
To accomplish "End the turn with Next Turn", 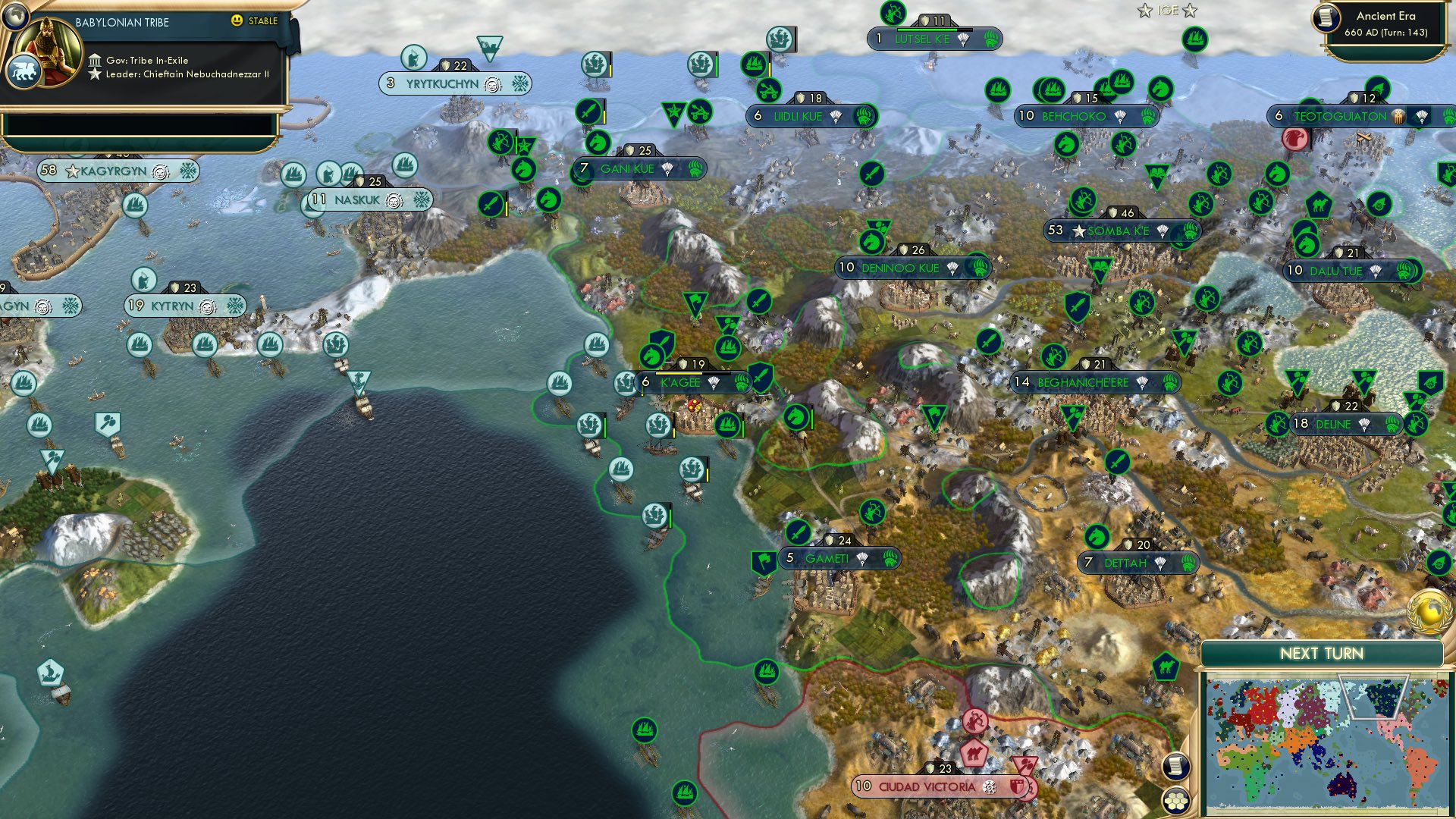I will 1321,654.
